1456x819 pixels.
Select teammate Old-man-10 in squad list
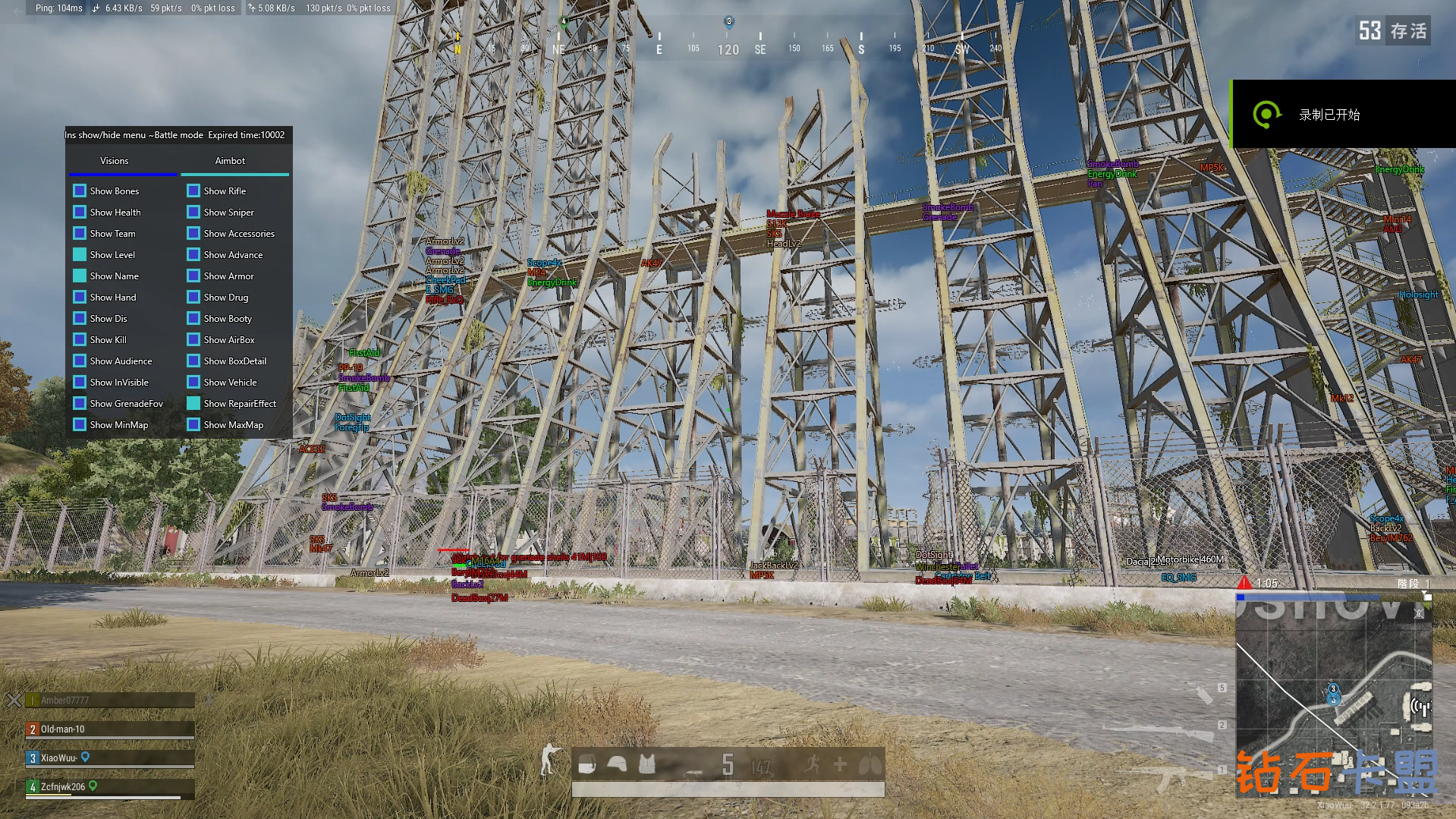[x=110, y=729]
